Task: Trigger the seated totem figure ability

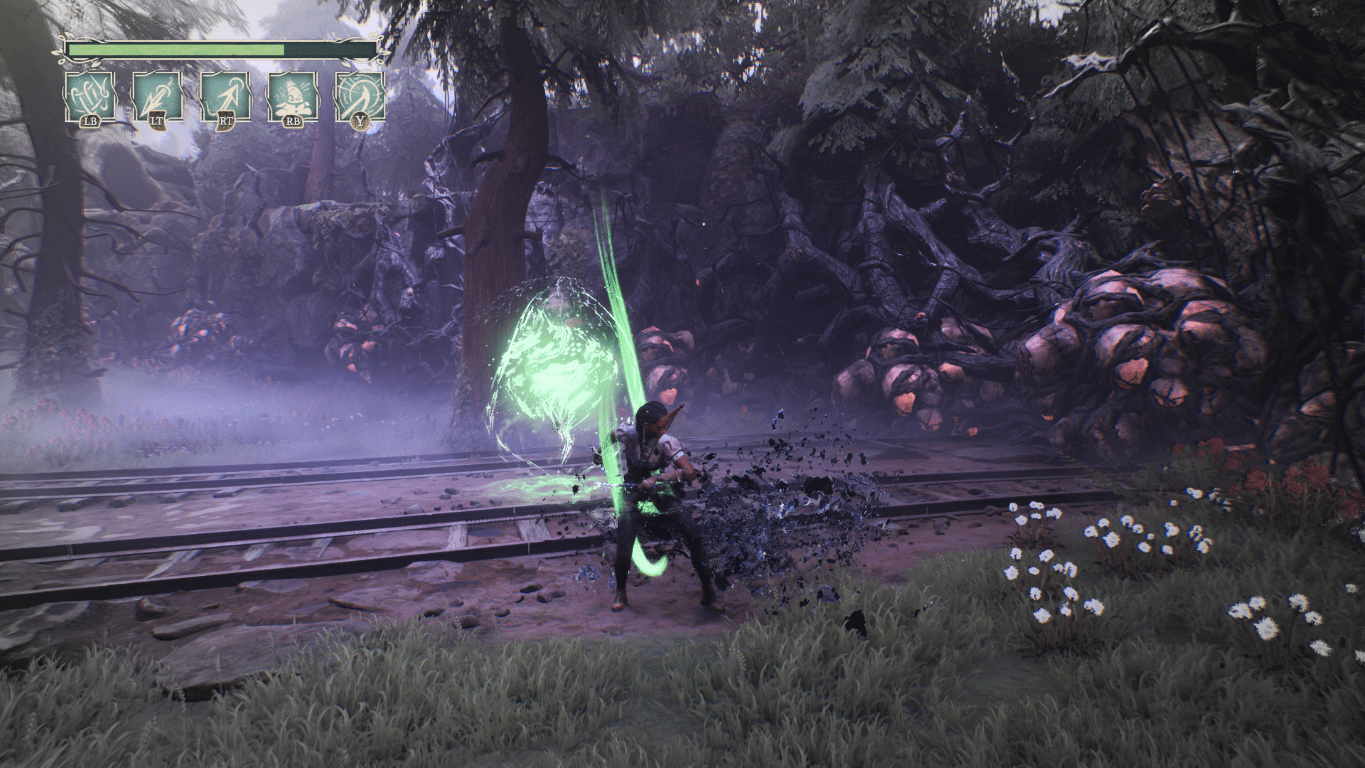Action: 292,96
